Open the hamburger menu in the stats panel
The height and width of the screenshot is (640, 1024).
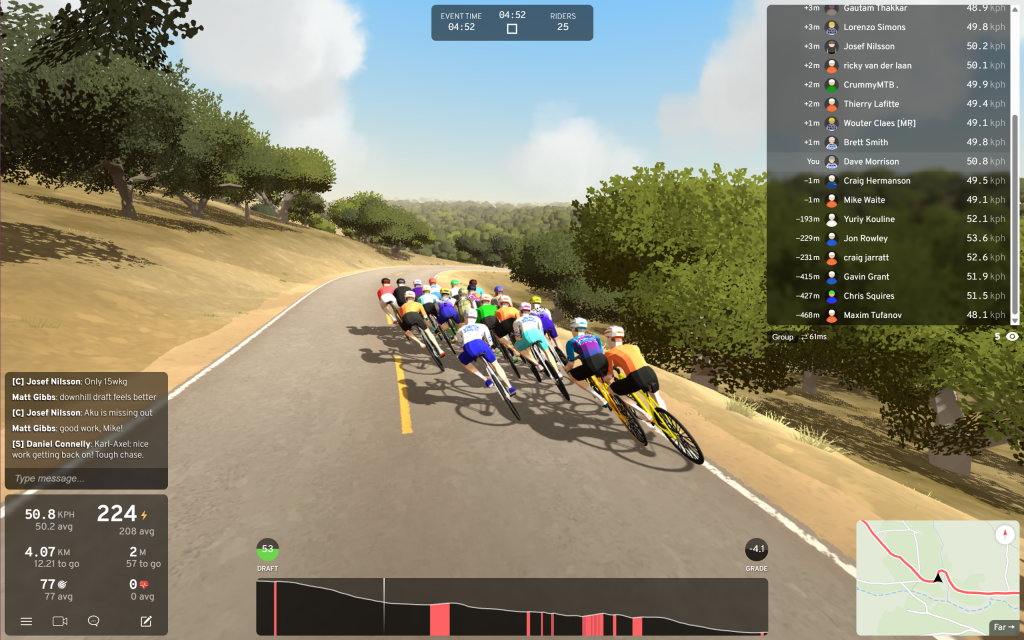[27, 621]
